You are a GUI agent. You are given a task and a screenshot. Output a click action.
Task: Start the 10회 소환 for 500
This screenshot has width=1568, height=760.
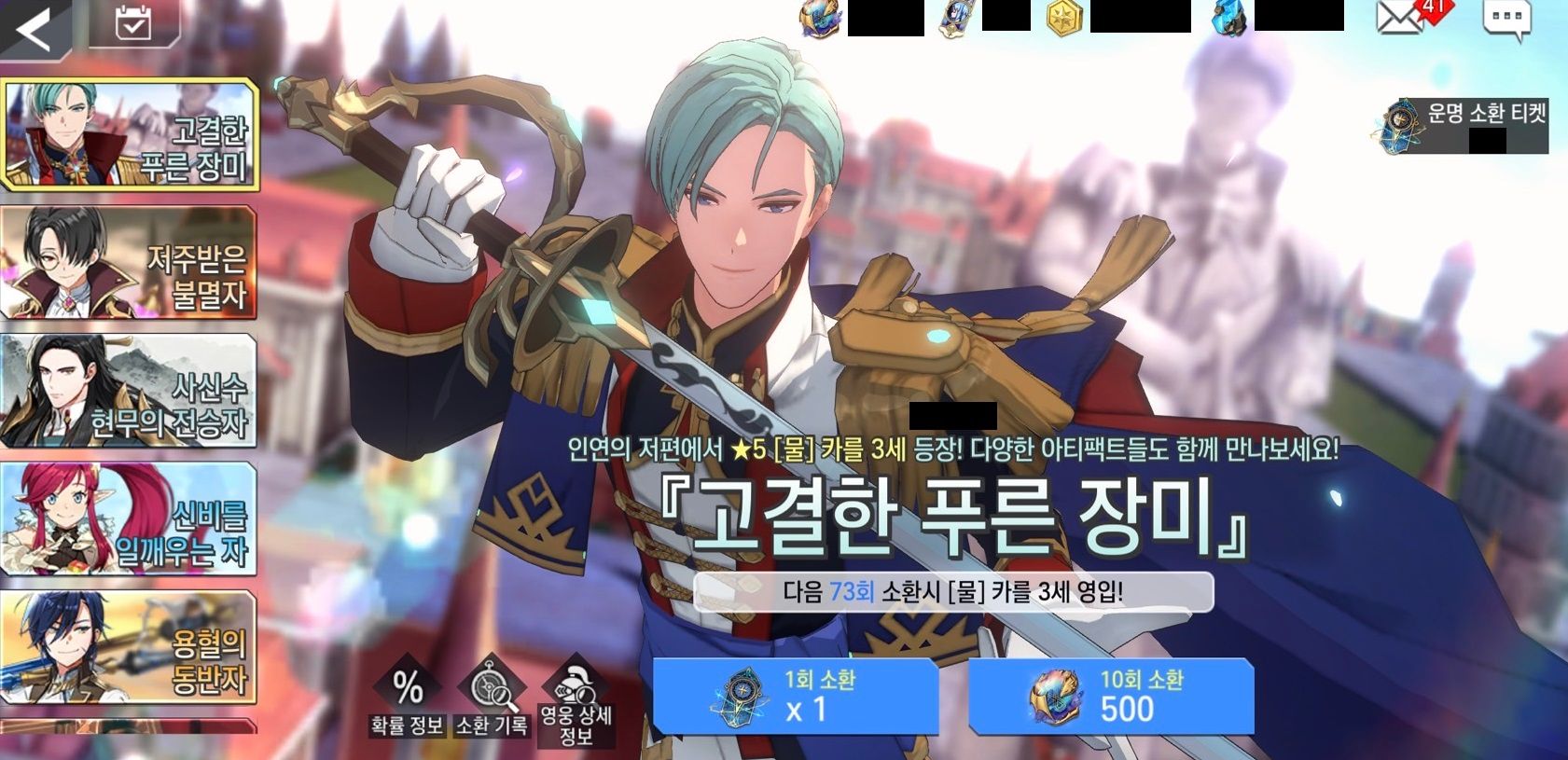1110,696
